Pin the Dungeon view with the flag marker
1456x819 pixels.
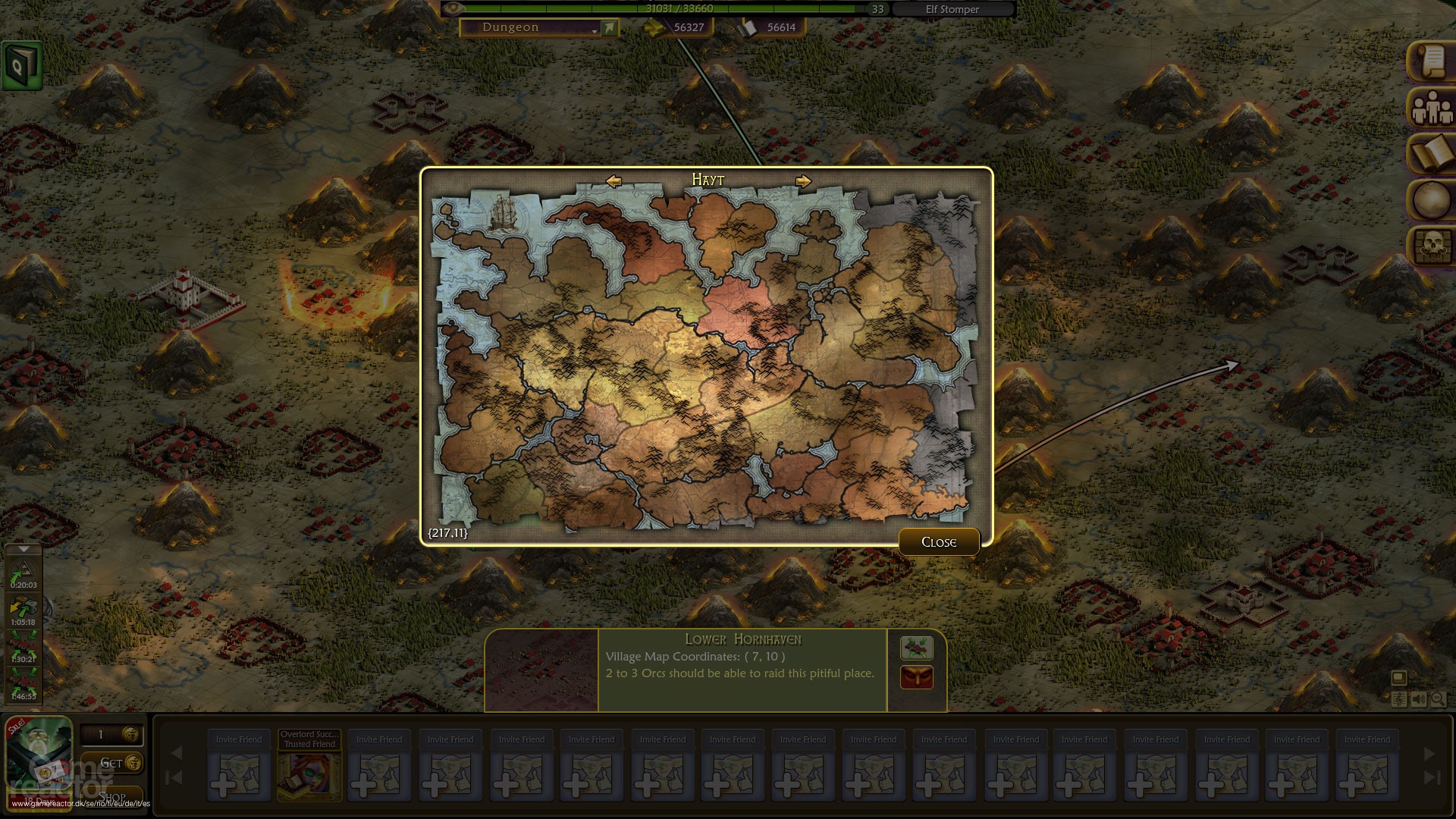click(608, 27)
